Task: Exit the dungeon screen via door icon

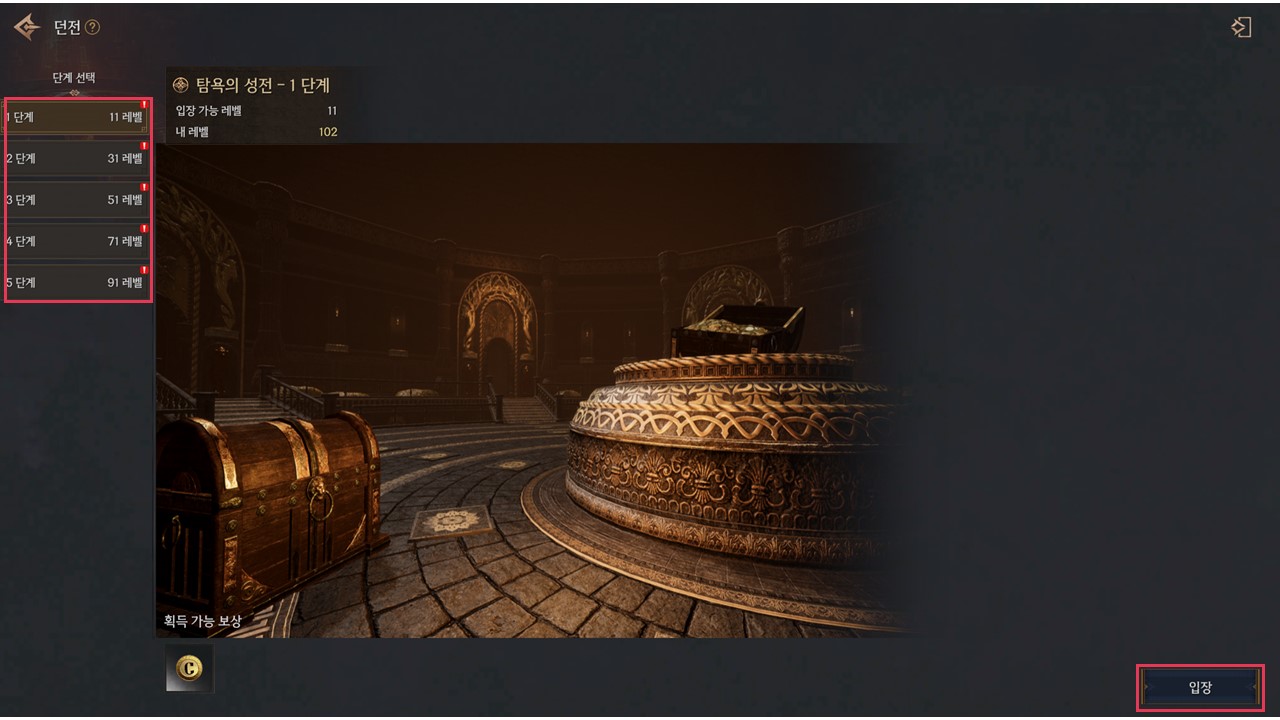Action: pyautogui.click(x=1241, y=28)
